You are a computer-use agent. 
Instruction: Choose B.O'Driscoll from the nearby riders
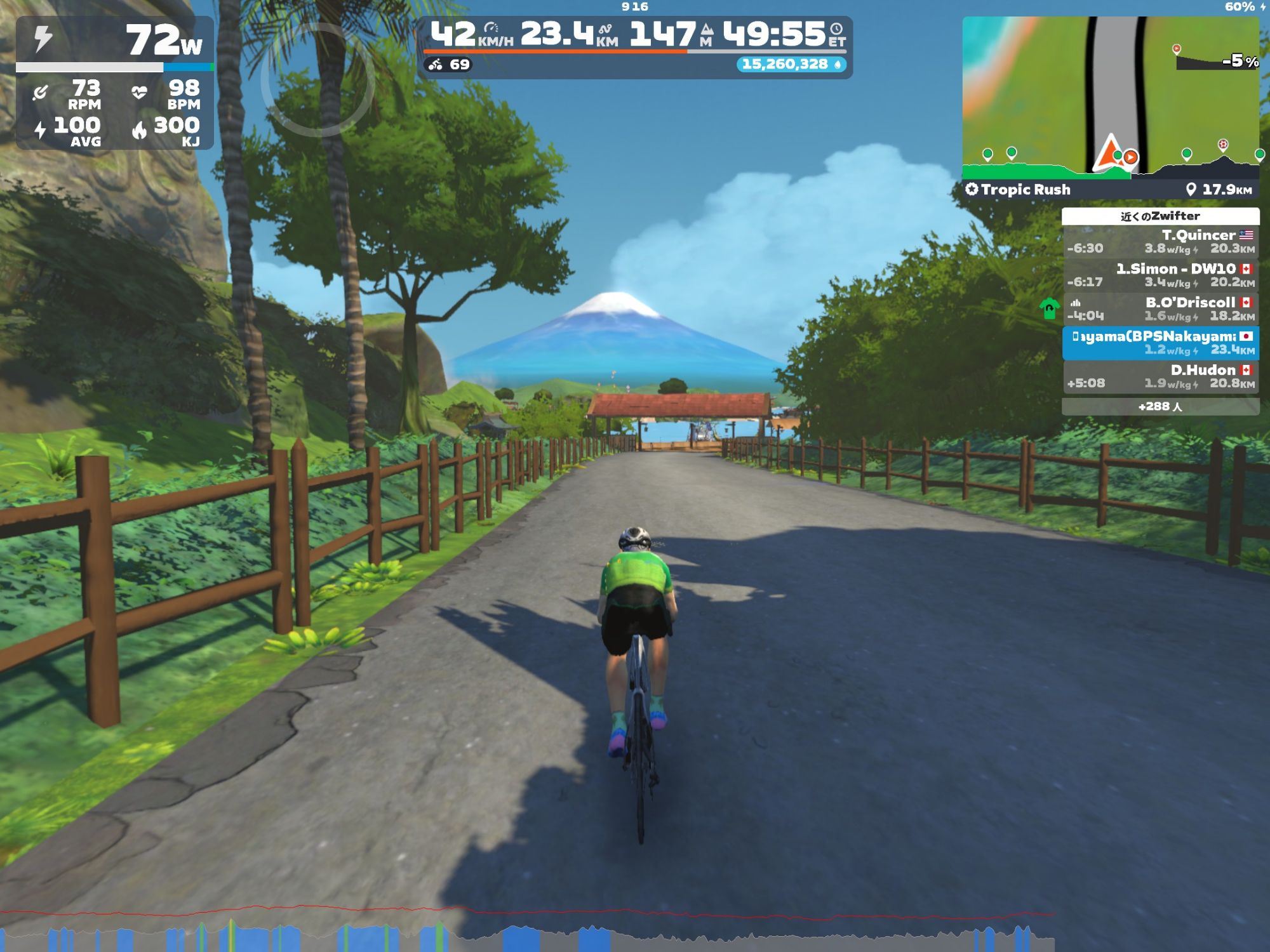click(1160, 309)
